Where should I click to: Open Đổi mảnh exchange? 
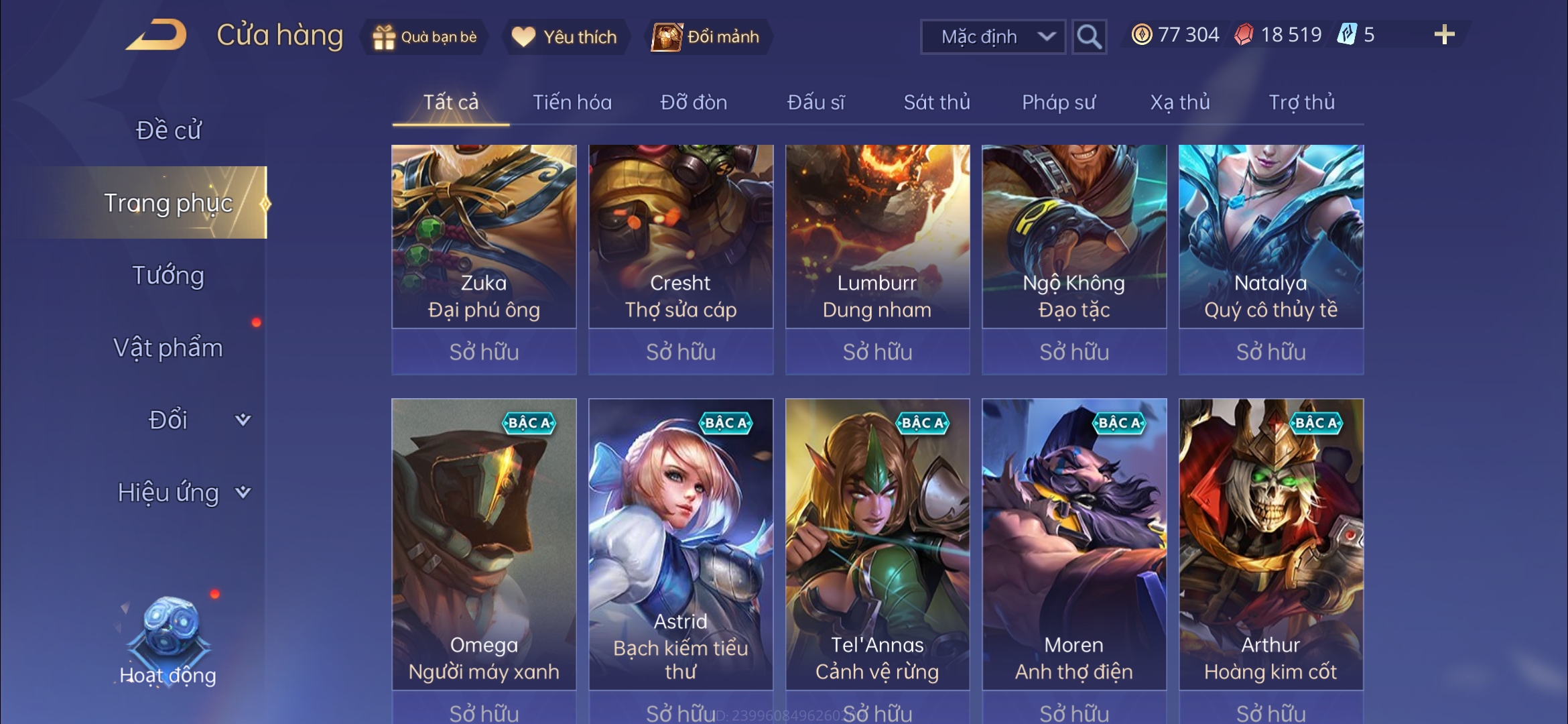pyautogui.click(x=708, y=37)
